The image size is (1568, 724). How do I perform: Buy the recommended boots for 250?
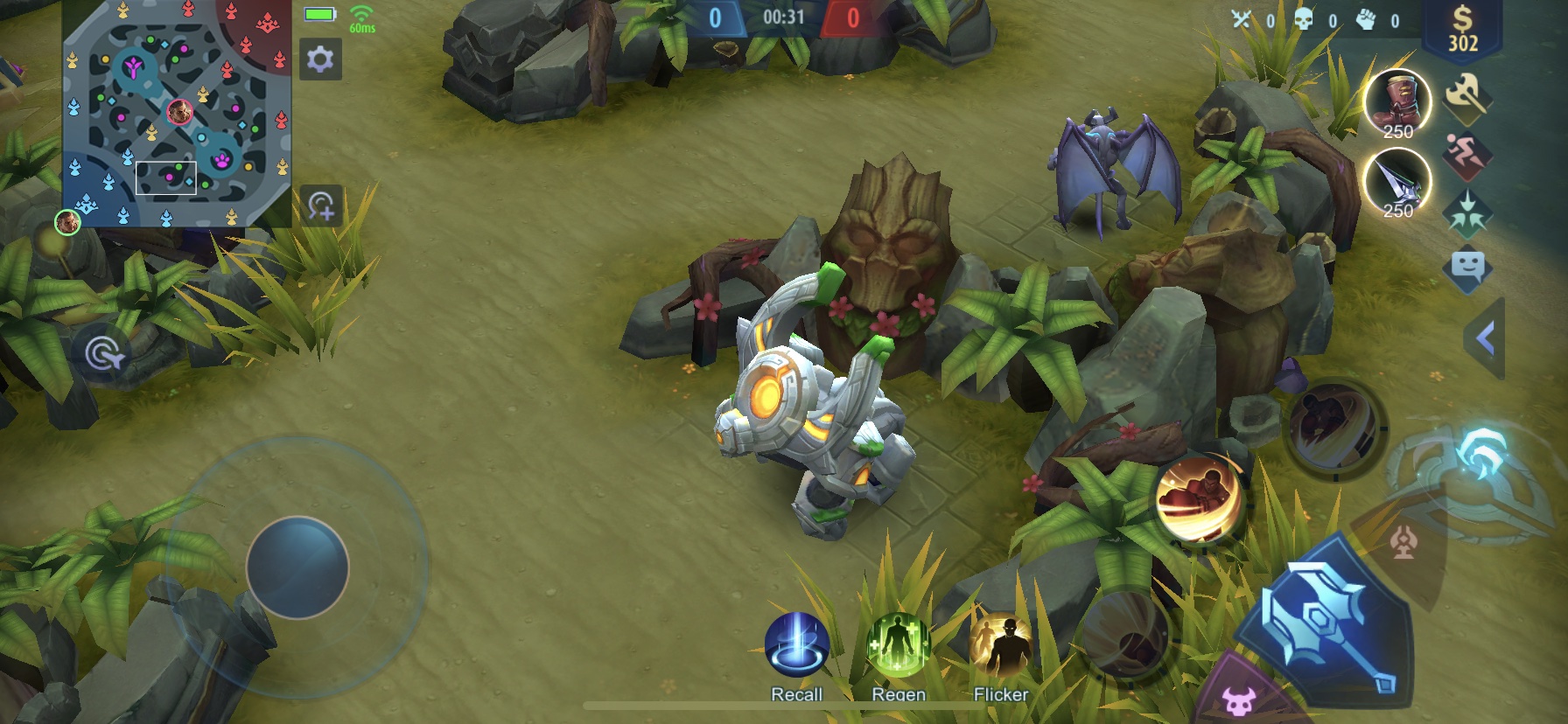1396,102
